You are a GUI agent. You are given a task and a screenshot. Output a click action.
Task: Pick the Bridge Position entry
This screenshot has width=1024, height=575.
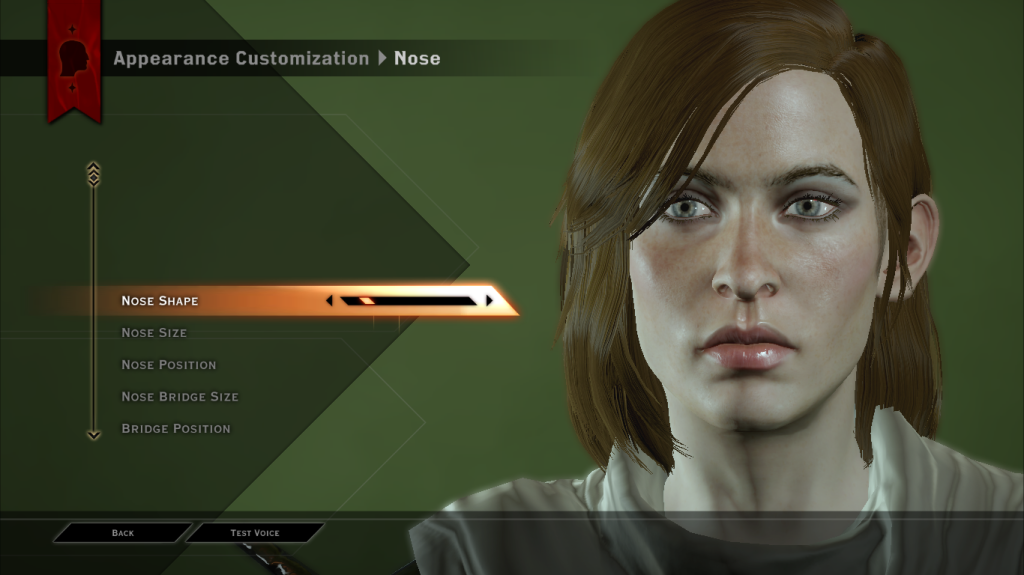coord(176,429)
